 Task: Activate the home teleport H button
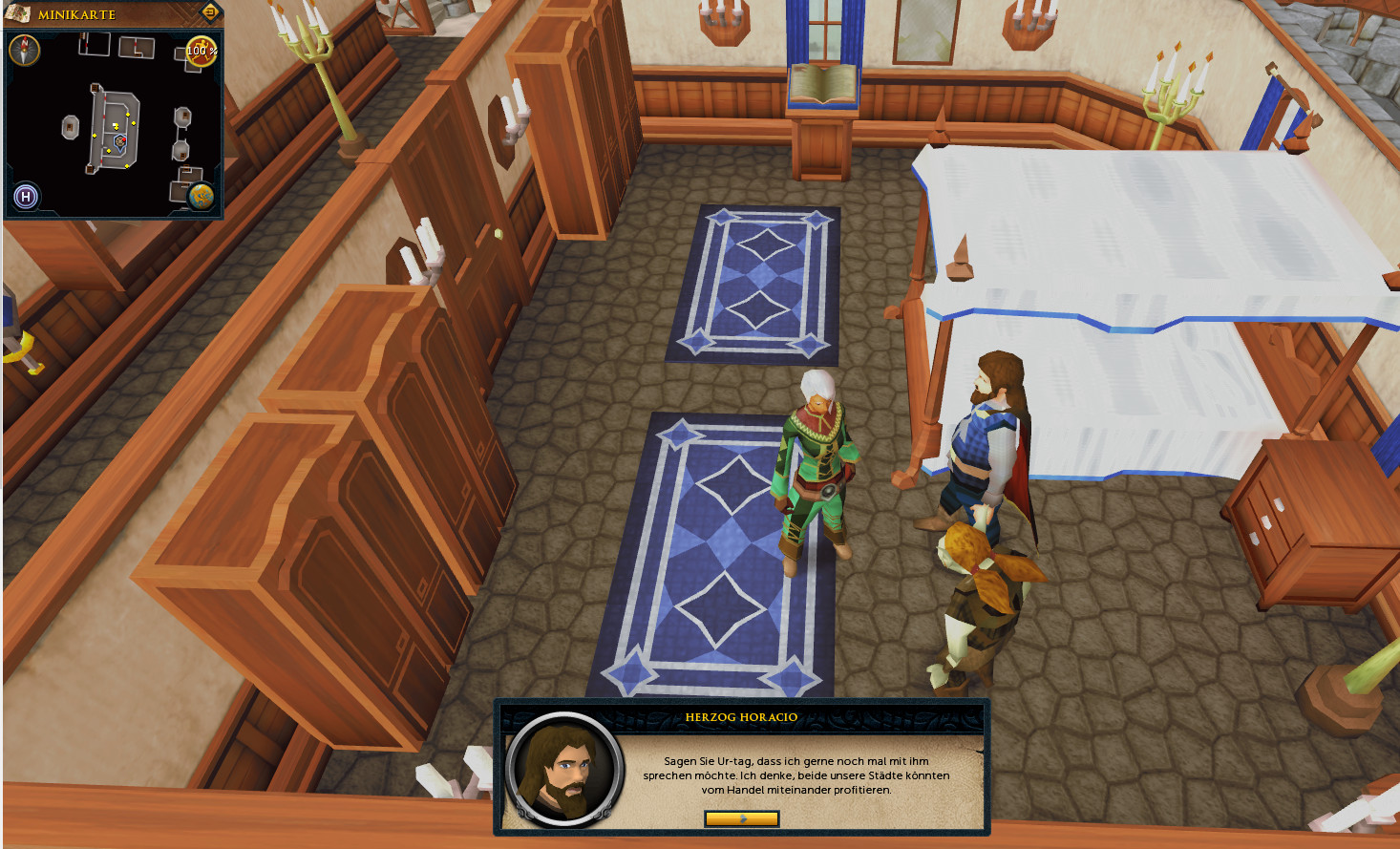pyautogui.click(x=26, y=197)
